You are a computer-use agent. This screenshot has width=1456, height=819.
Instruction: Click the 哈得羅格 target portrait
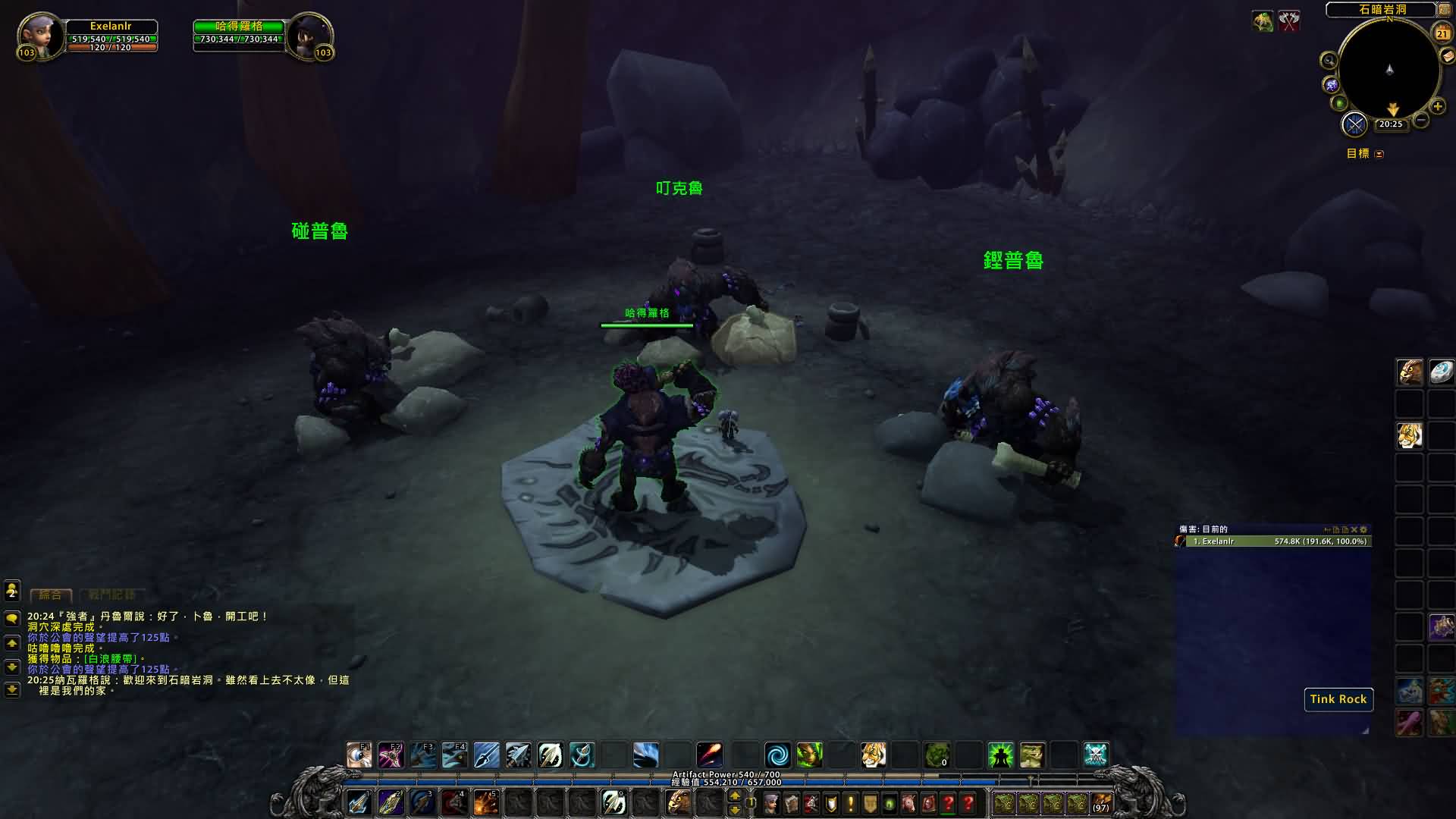309,34
